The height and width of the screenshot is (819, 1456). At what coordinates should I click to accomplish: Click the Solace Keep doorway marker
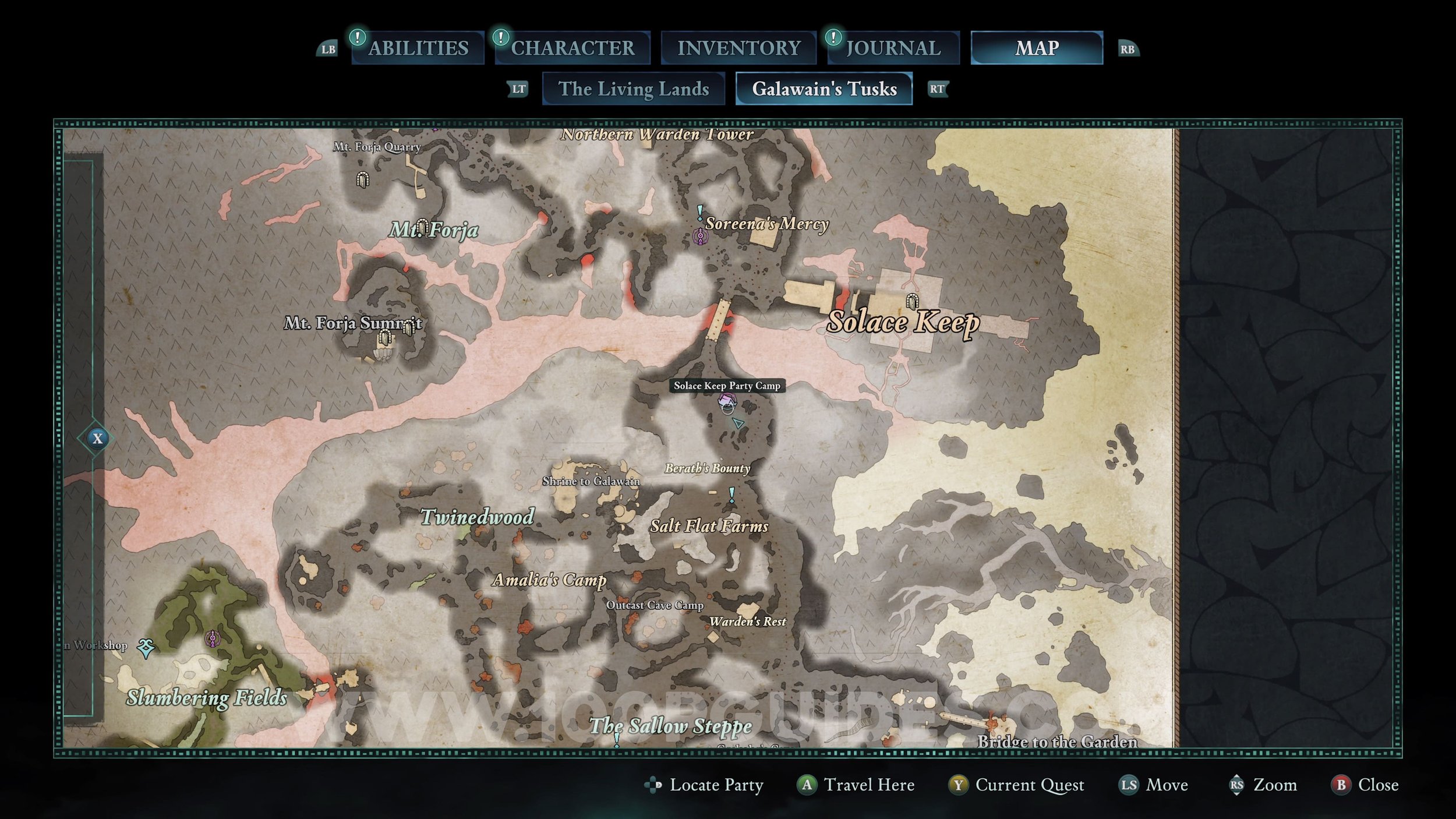coord(913,301)
